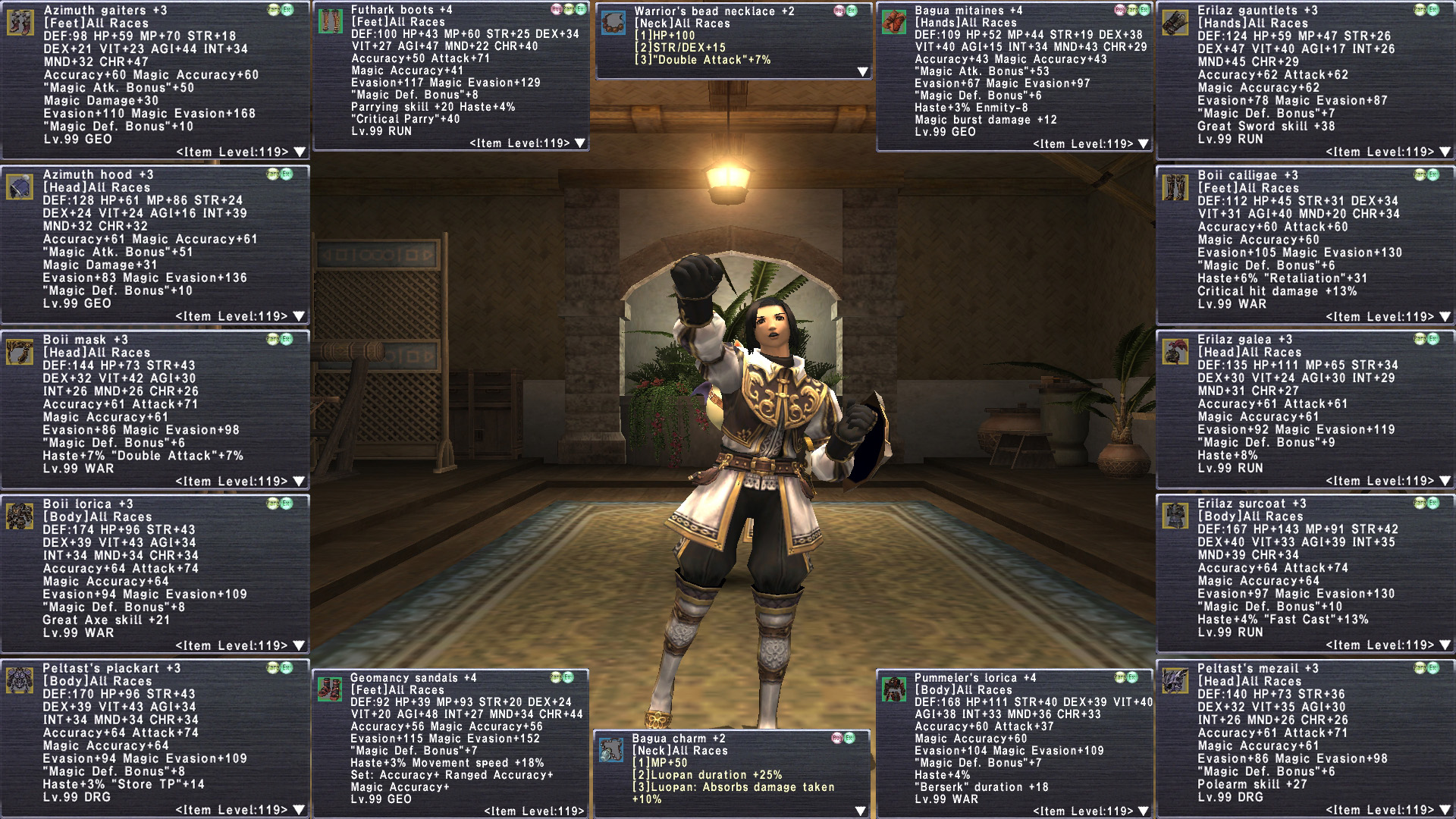Click the arrow on Futhark boots +4 panel

(580, 143)
